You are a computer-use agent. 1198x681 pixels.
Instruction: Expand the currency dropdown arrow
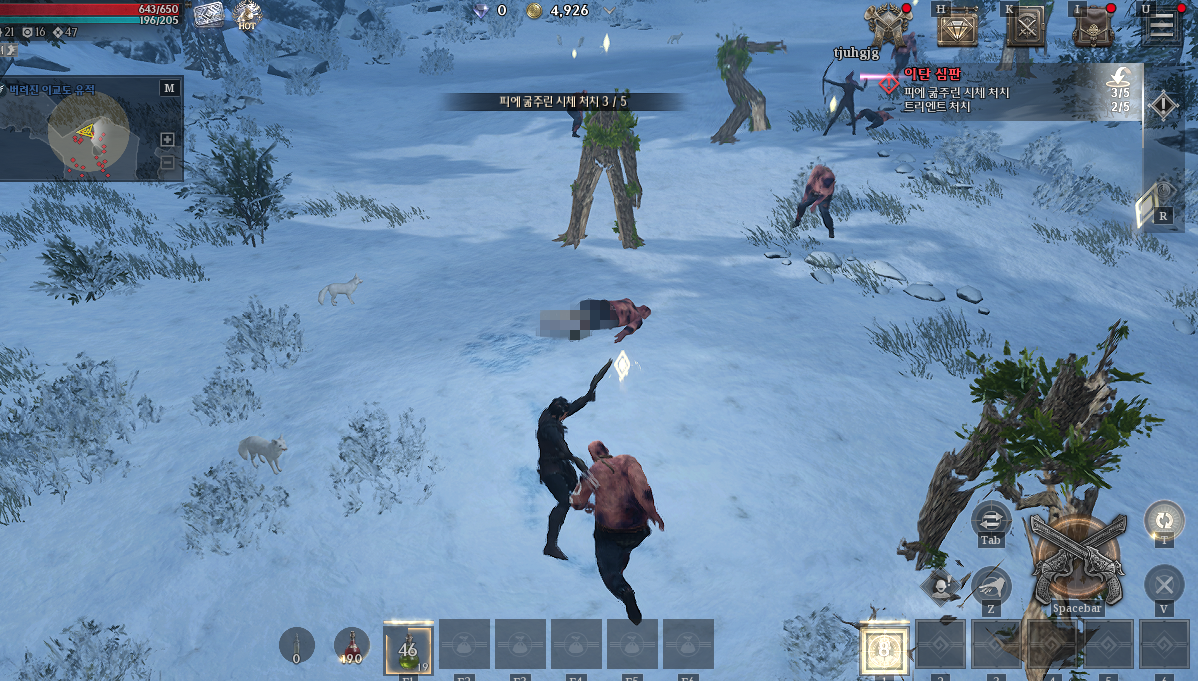(x=608, y=11)
